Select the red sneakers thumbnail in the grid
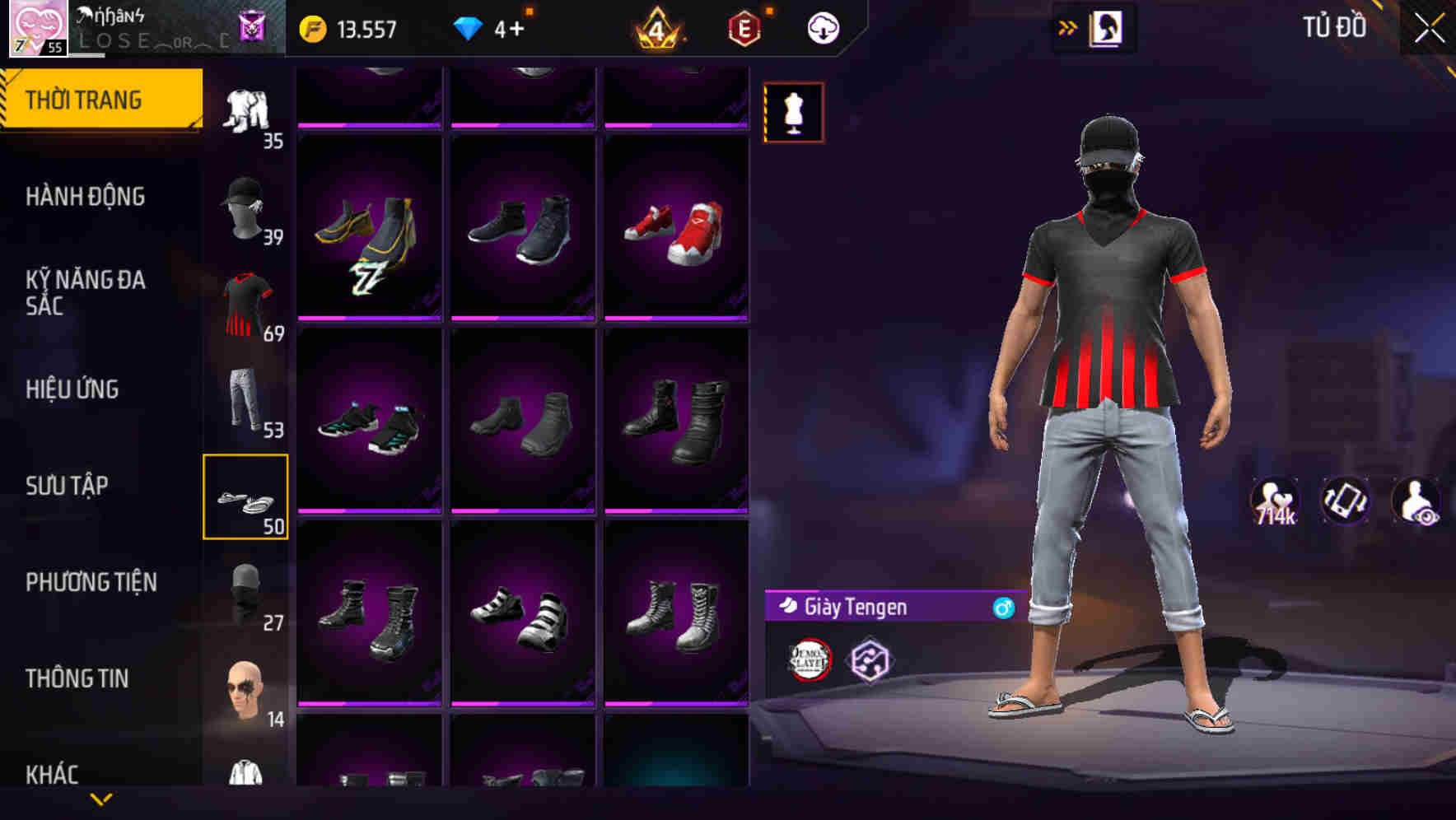Screen dimensions: 1456x820 click(x=675, y=231)
